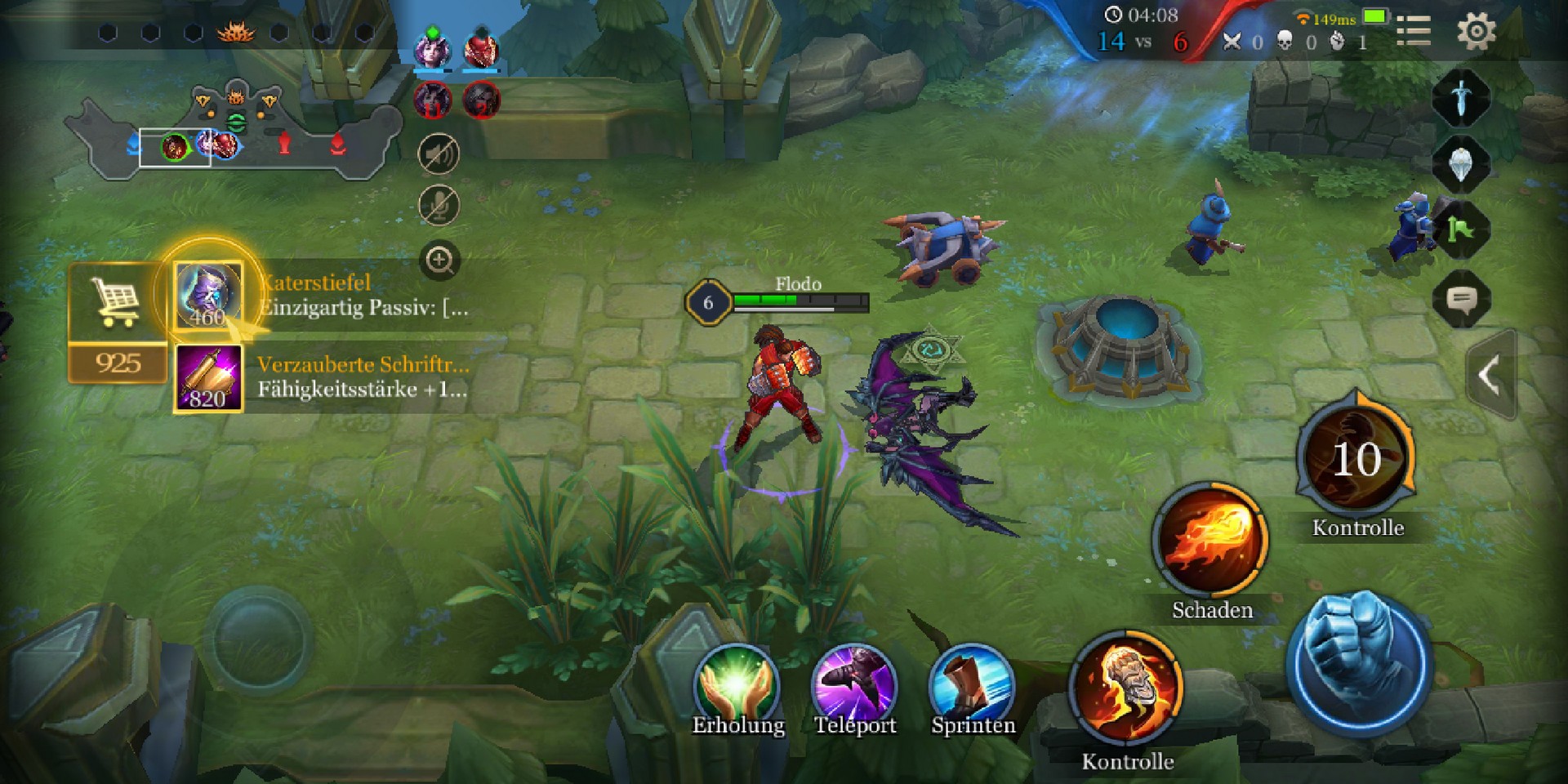Expand the side panel arrow
The image size is (1568, 784).
pyautogui.click(x=1489, y=376)
